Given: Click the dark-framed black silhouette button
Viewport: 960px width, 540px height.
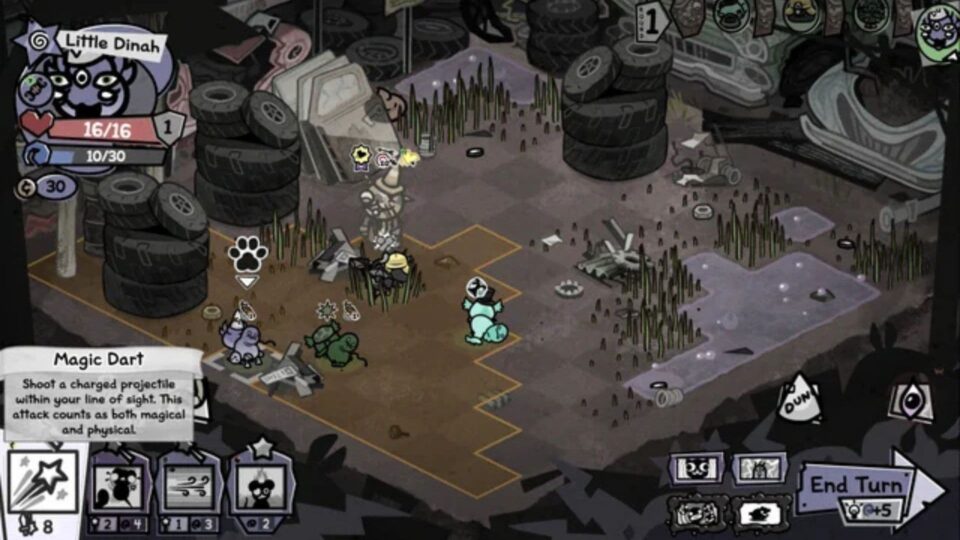Looking at the screenshot, I should (x=760, y=512).
